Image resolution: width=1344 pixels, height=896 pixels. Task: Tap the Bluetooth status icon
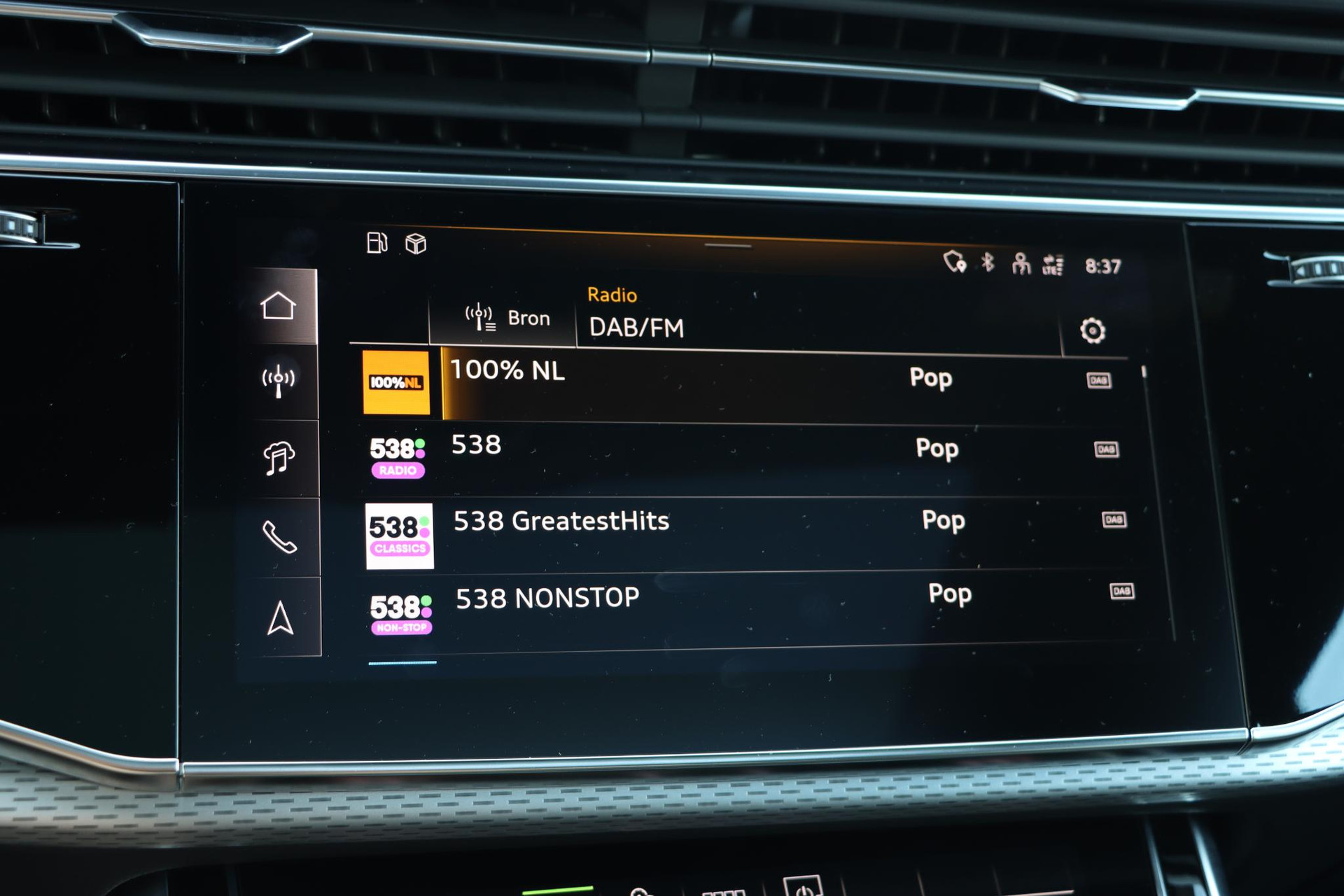[x=988, y=262]
